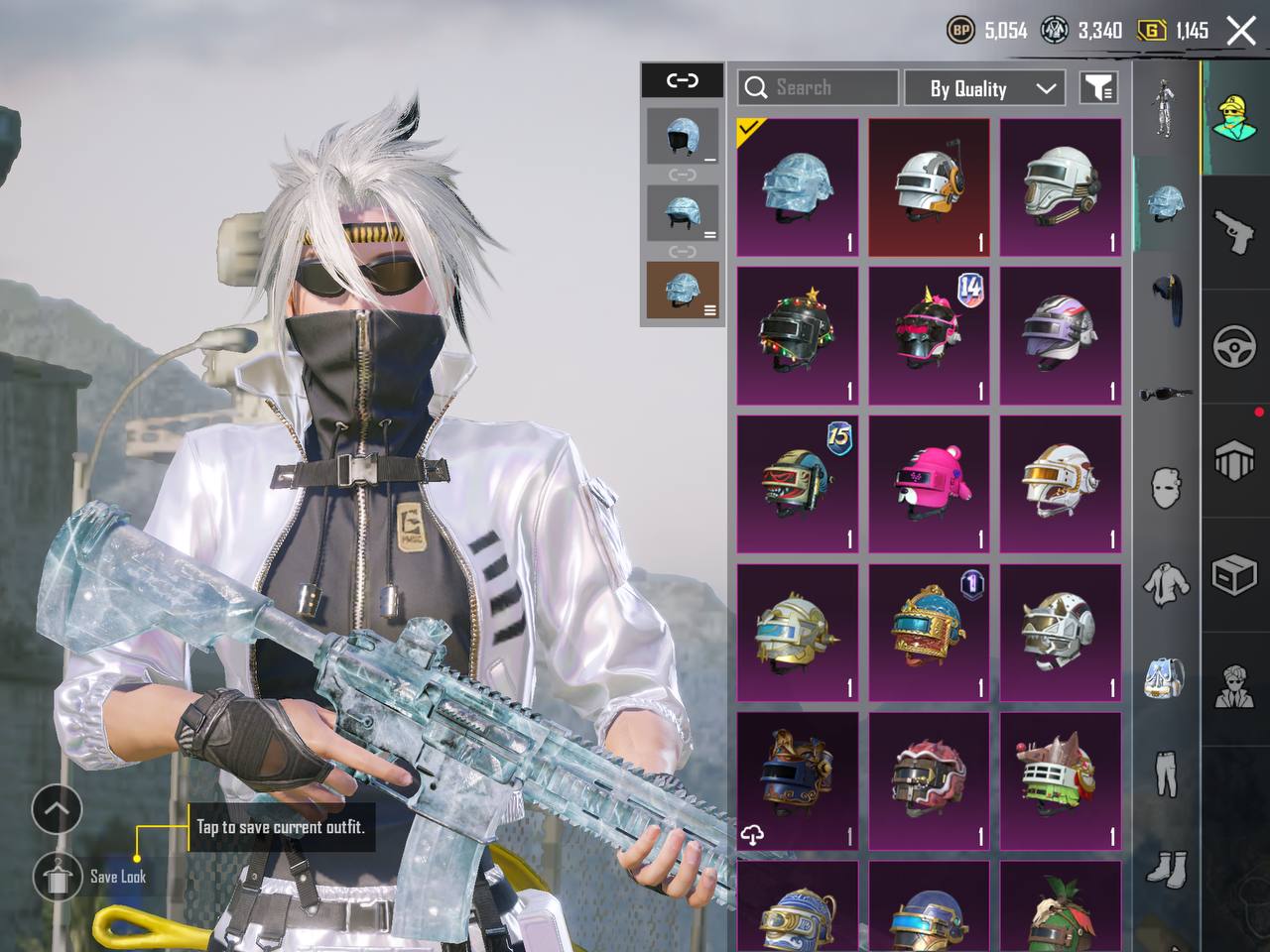Image resolution: width=1270 pixels, height=952 pixels.
Task: Choose the pink bear helmet skin
Action: tap(929, 484)
